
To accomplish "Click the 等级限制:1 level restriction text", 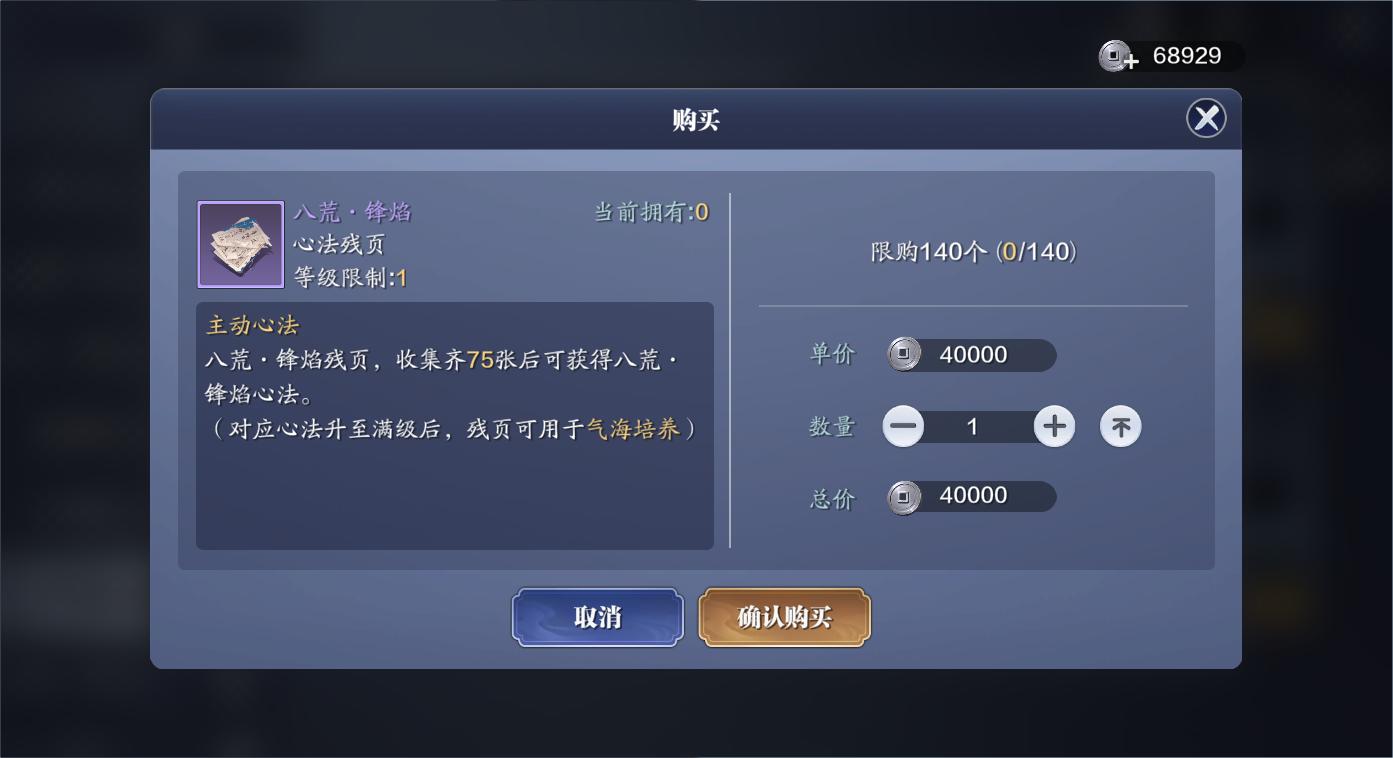I will (351, 274).
